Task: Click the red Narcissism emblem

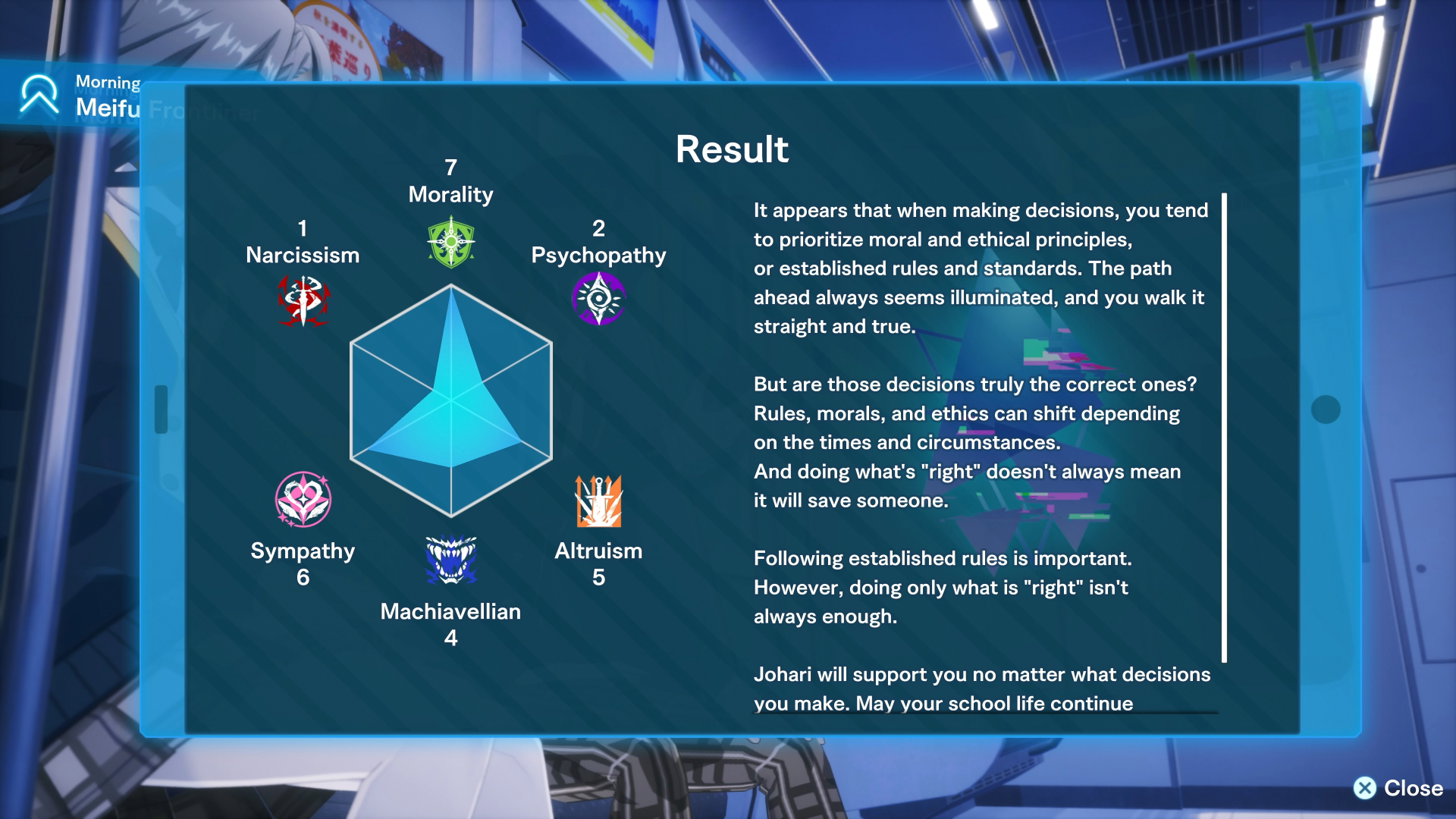Action: click(x=303, y=300)
